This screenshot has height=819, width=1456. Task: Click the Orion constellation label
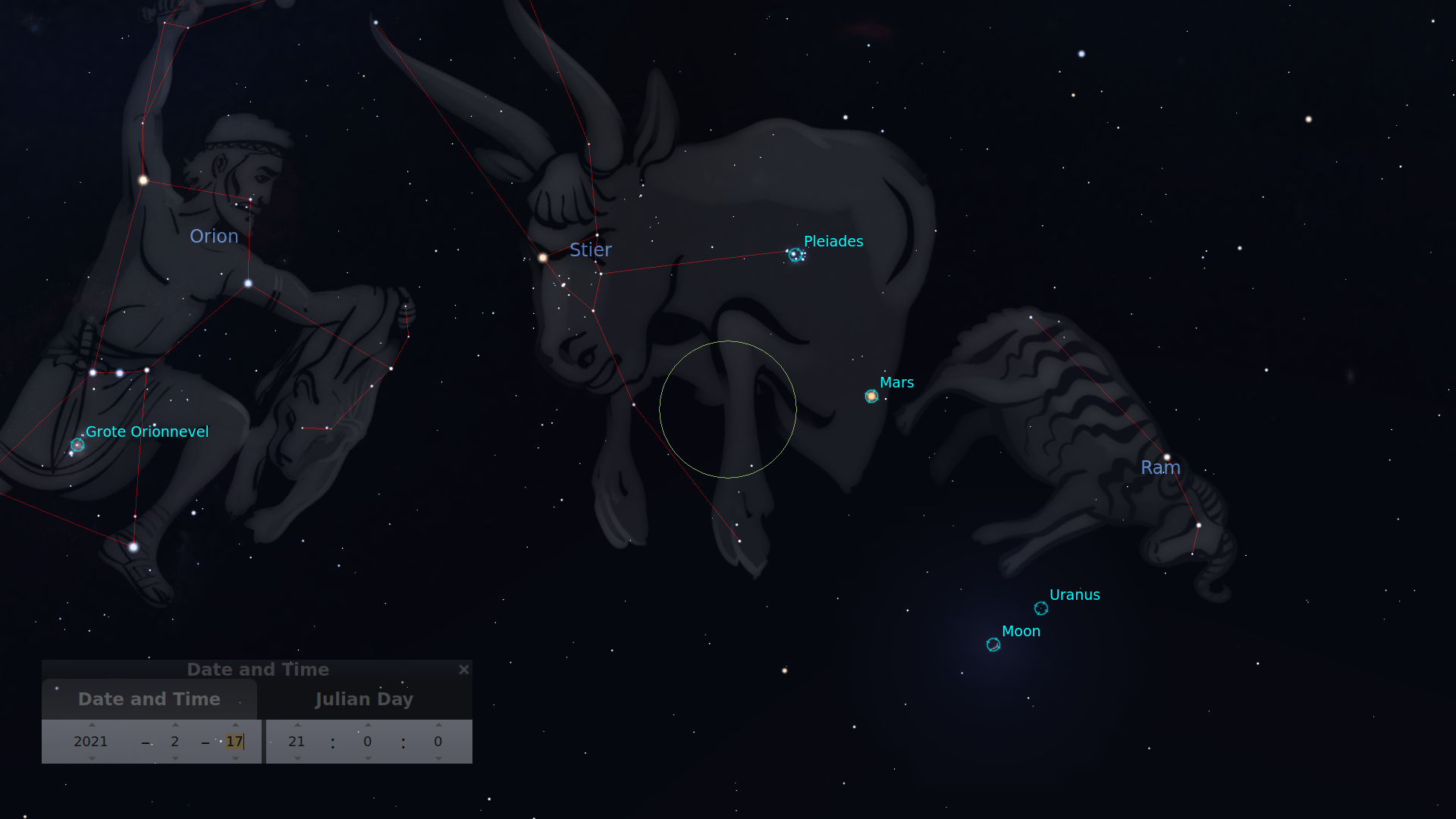tap(215, 237)
